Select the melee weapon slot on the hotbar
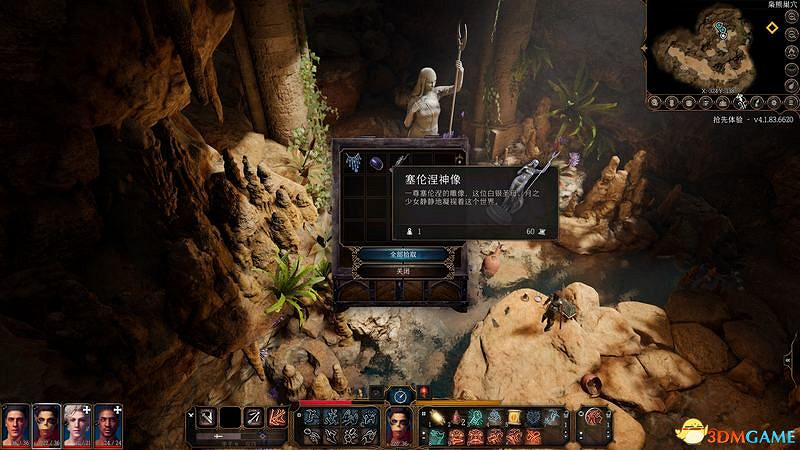800x450 pixels. pos(206,415)
